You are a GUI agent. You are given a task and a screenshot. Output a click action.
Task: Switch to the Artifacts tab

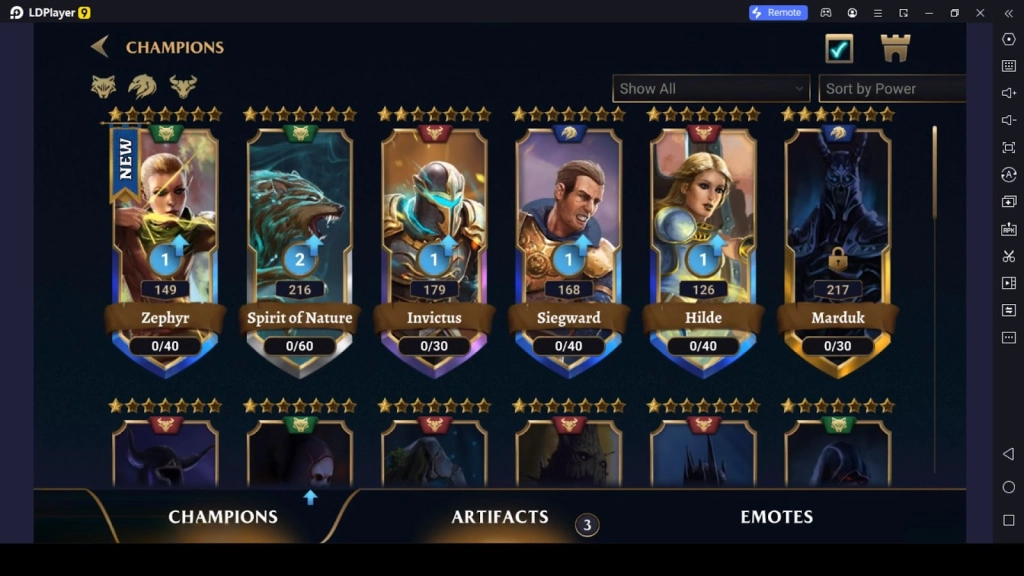500,517
